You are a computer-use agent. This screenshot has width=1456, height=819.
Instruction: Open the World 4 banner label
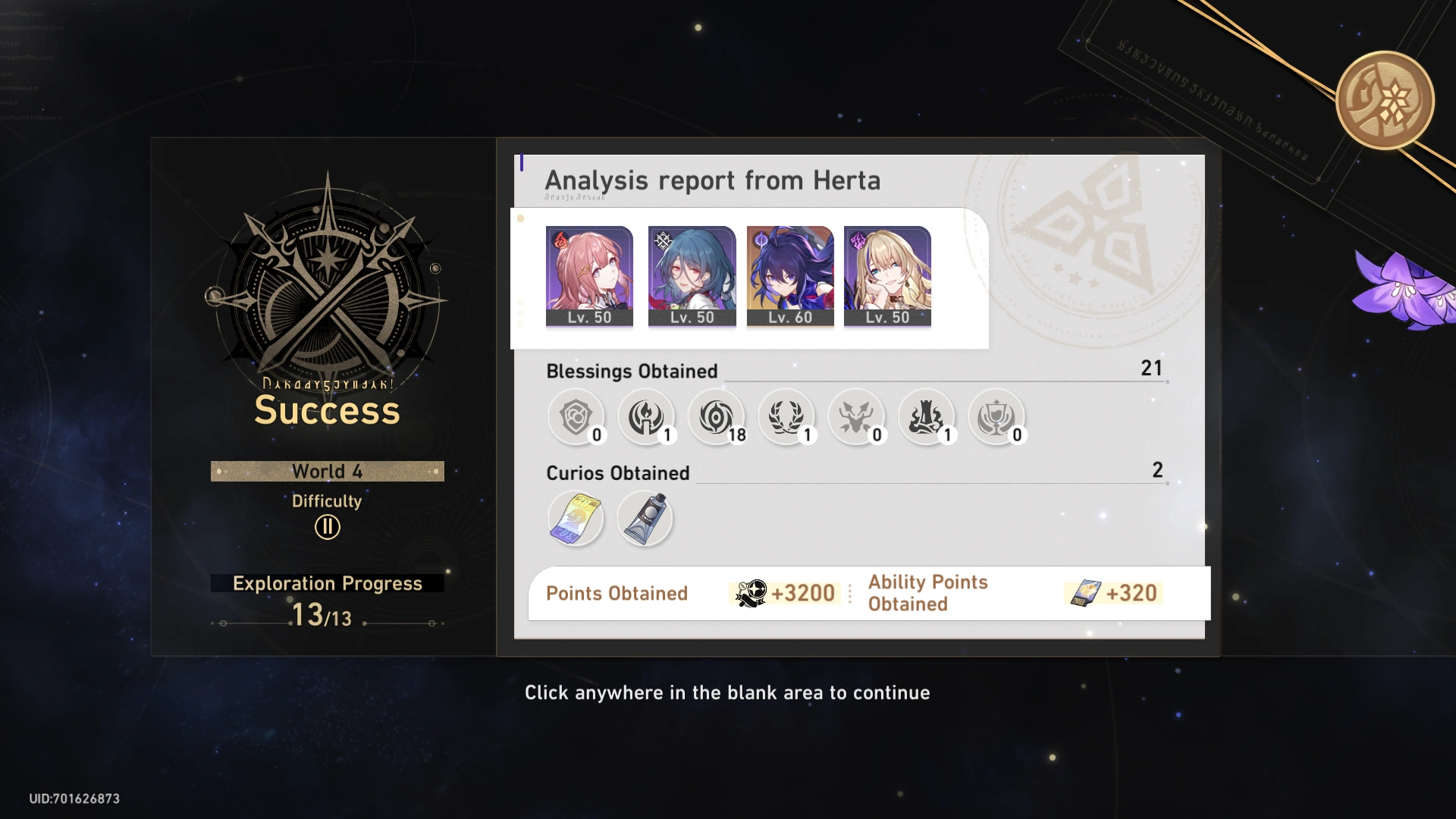[x=327, y=471]
